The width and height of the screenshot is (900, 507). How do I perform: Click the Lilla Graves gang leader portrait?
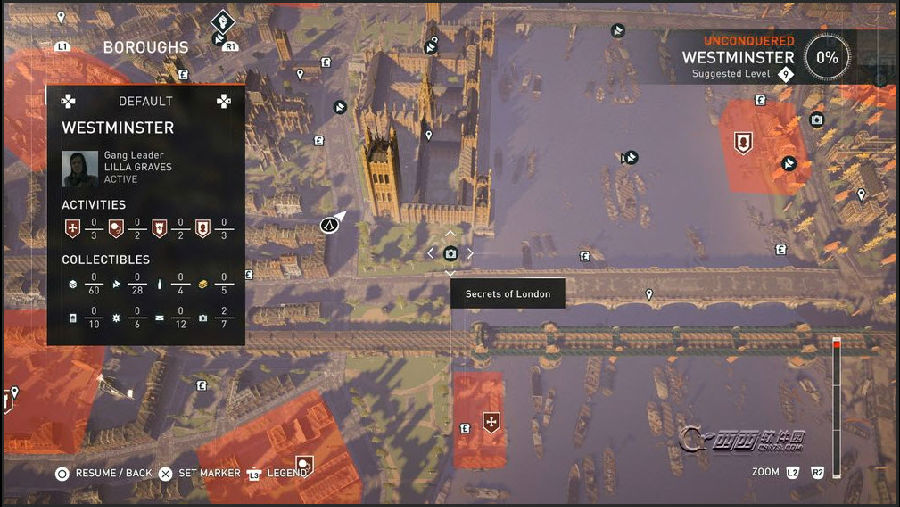pyautogui.click(x=80, y=168)
